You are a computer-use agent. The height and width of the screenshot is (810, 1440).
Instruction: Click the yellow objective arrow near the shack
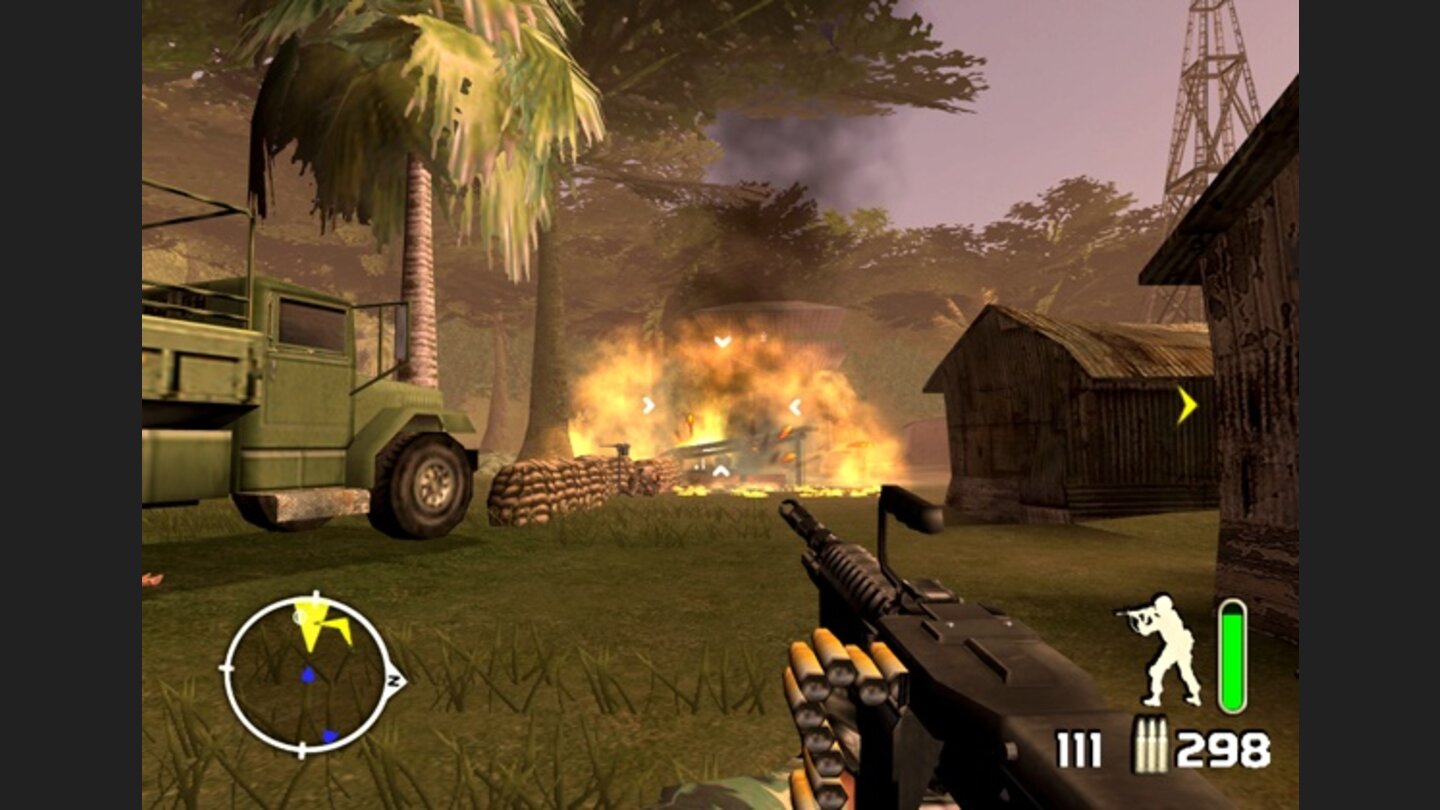pos(1185,406)
